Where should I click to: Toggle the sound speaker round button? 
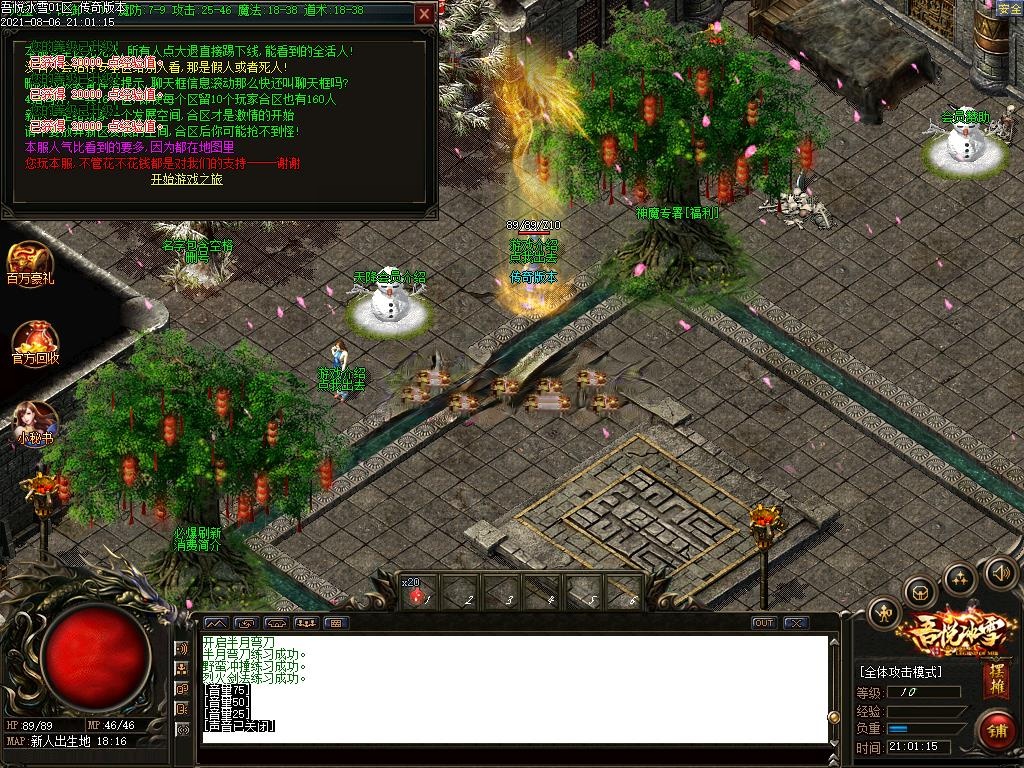click(1000, 572)
